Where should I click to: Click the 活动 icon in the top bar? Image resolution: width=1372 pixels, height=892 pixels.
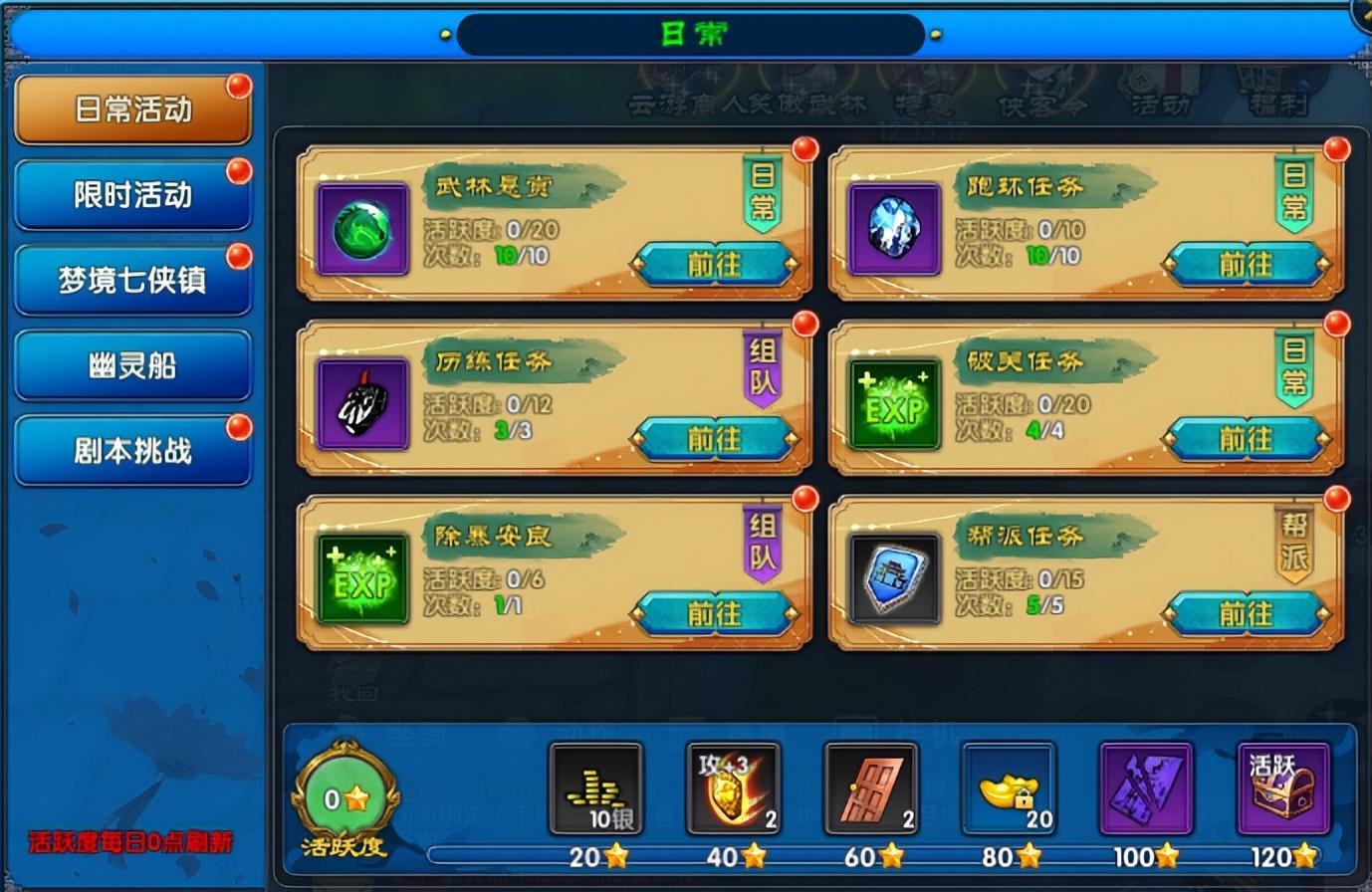pos(1161,95)
